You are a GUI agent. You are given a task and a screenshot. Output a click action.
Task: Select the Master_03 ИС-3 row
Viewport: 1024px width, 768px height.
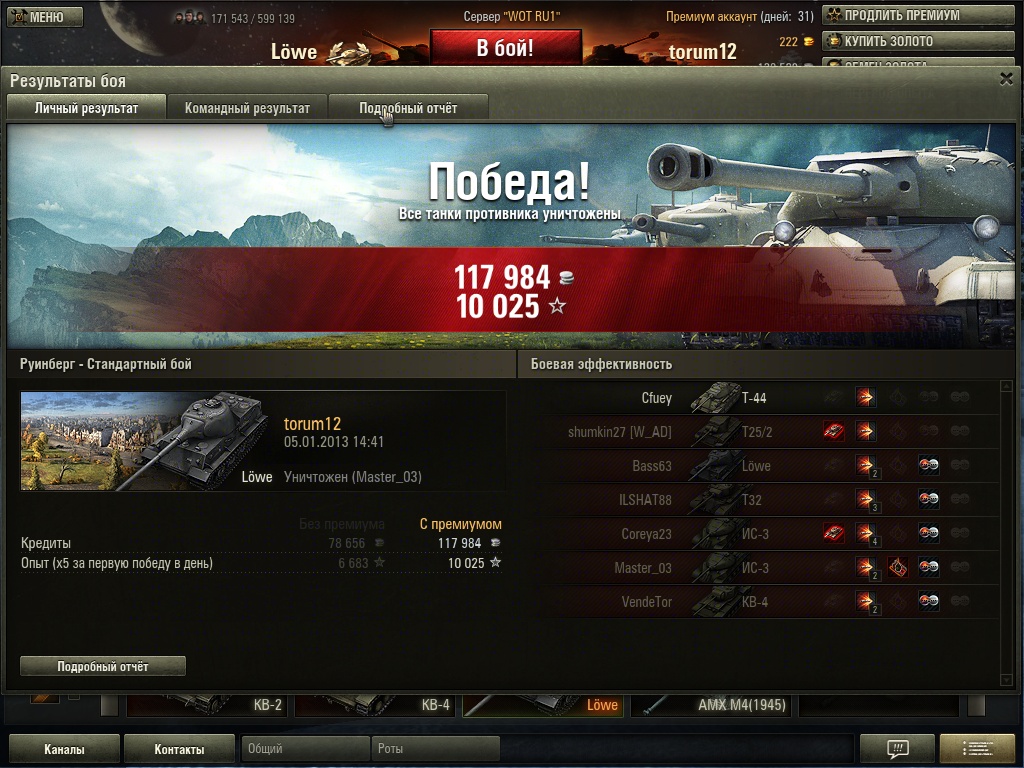tap(760, 568)
